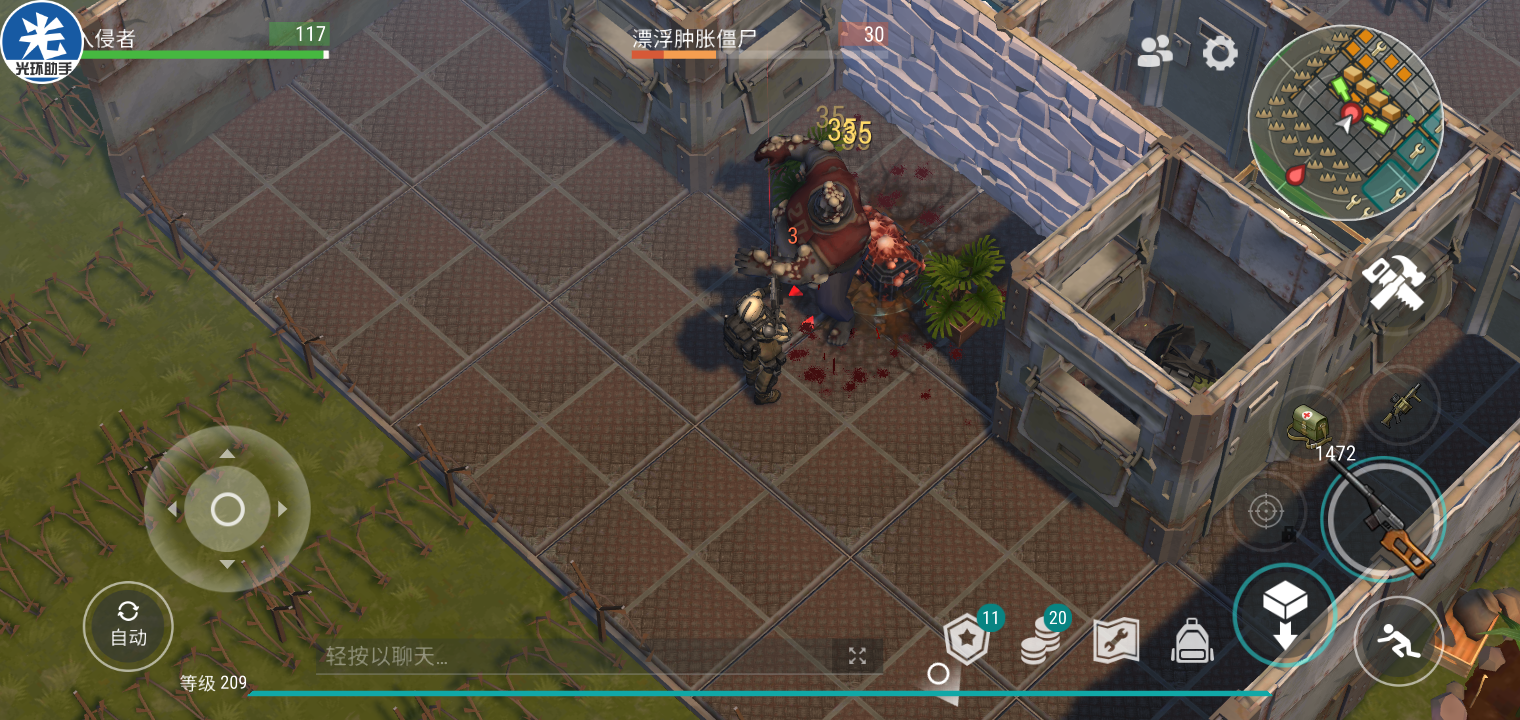Open the backpack inventory
The height and width of the screenshot is (720, 1520).
tap(1192, 641)
